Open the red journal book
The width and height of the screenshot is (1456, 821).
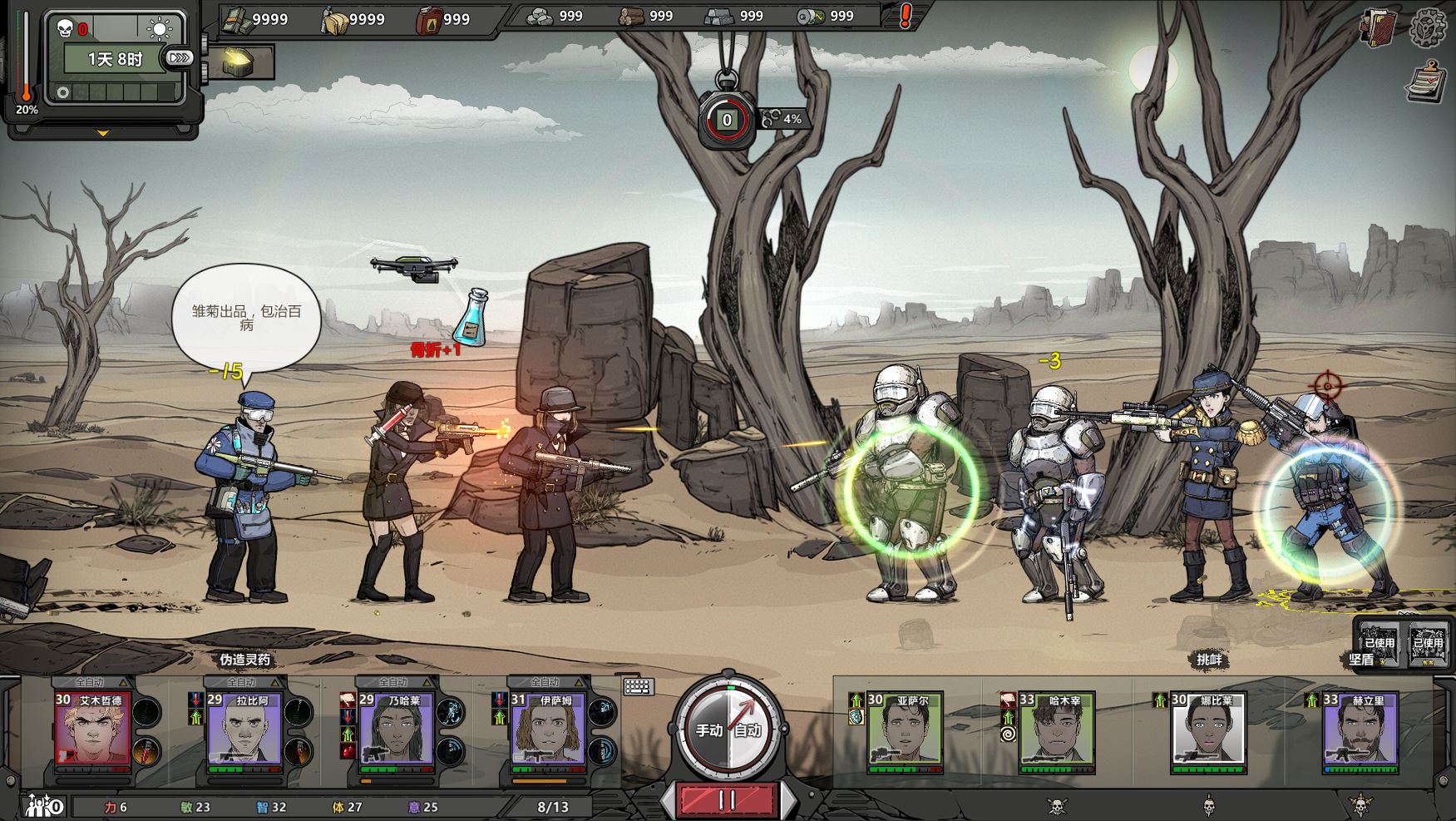[1379, 27]
